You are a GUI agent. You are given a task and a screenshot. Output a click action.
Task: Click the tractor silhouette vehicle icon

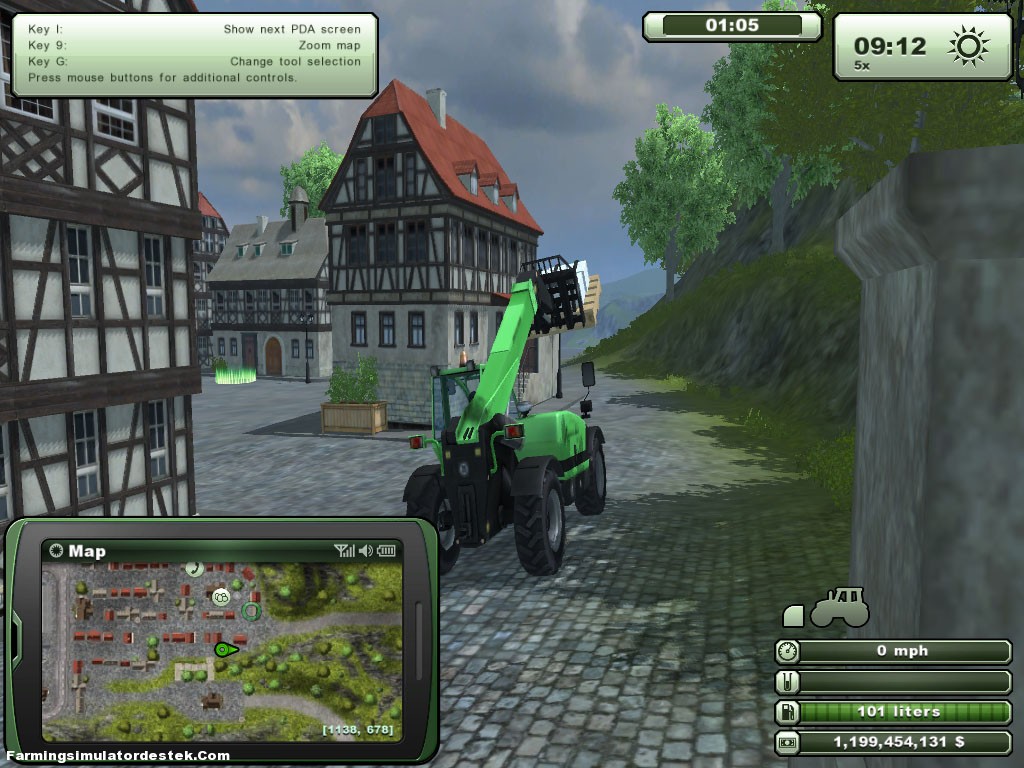[x=838, y=607]
